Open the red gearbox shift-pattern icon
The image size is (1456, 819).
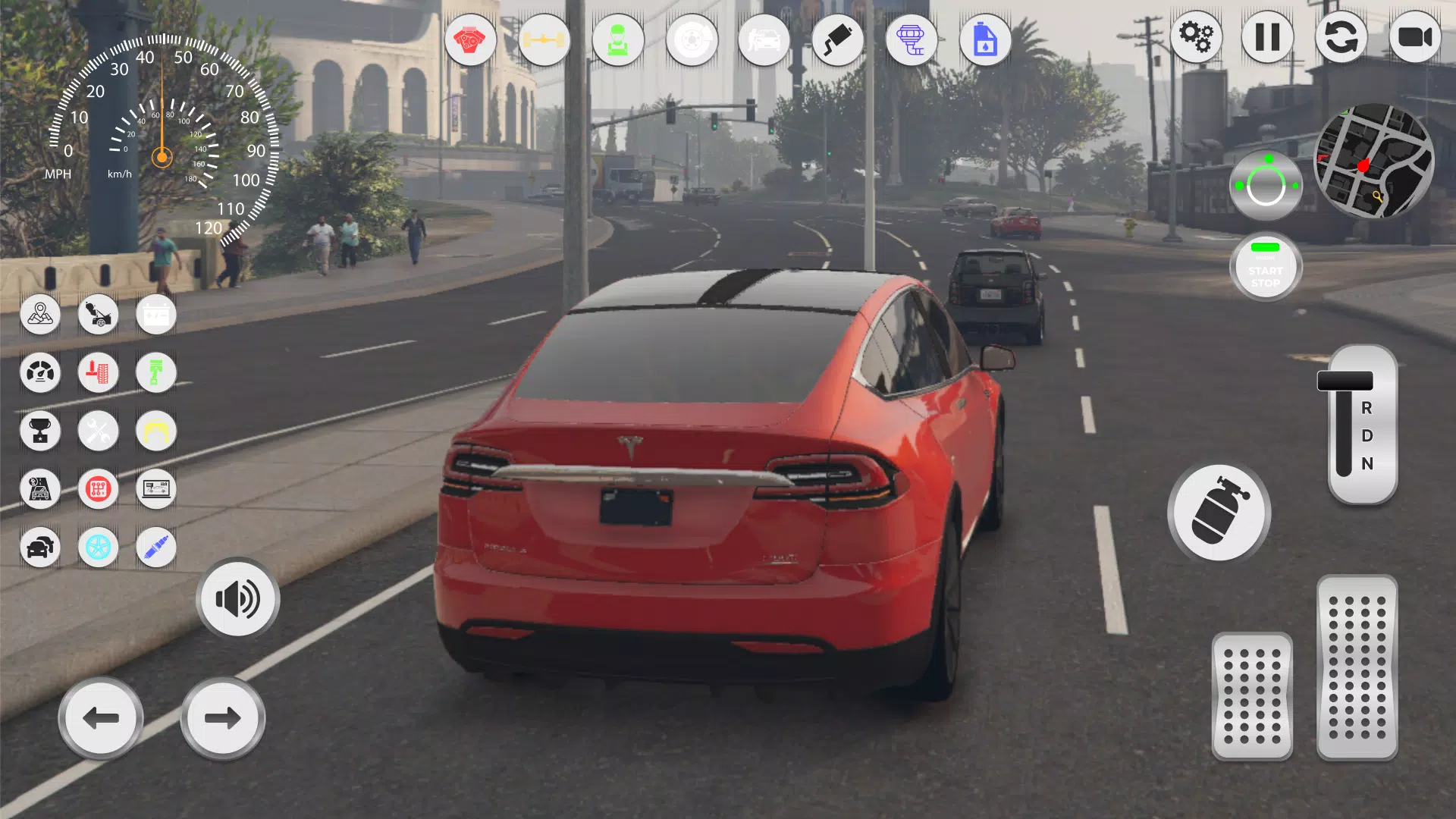(99, 489)
